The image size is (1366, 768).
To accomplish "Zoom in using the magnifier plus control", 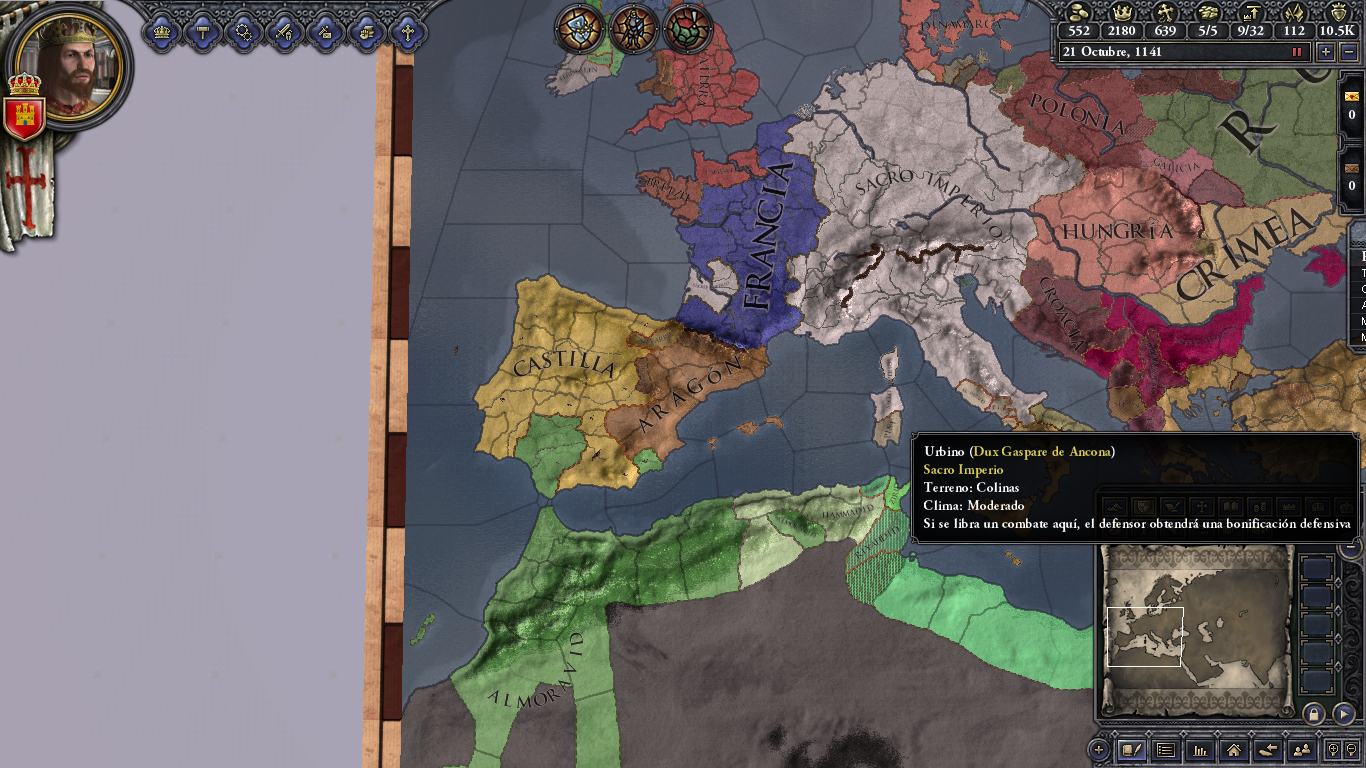I will (x=1332, y=751).
